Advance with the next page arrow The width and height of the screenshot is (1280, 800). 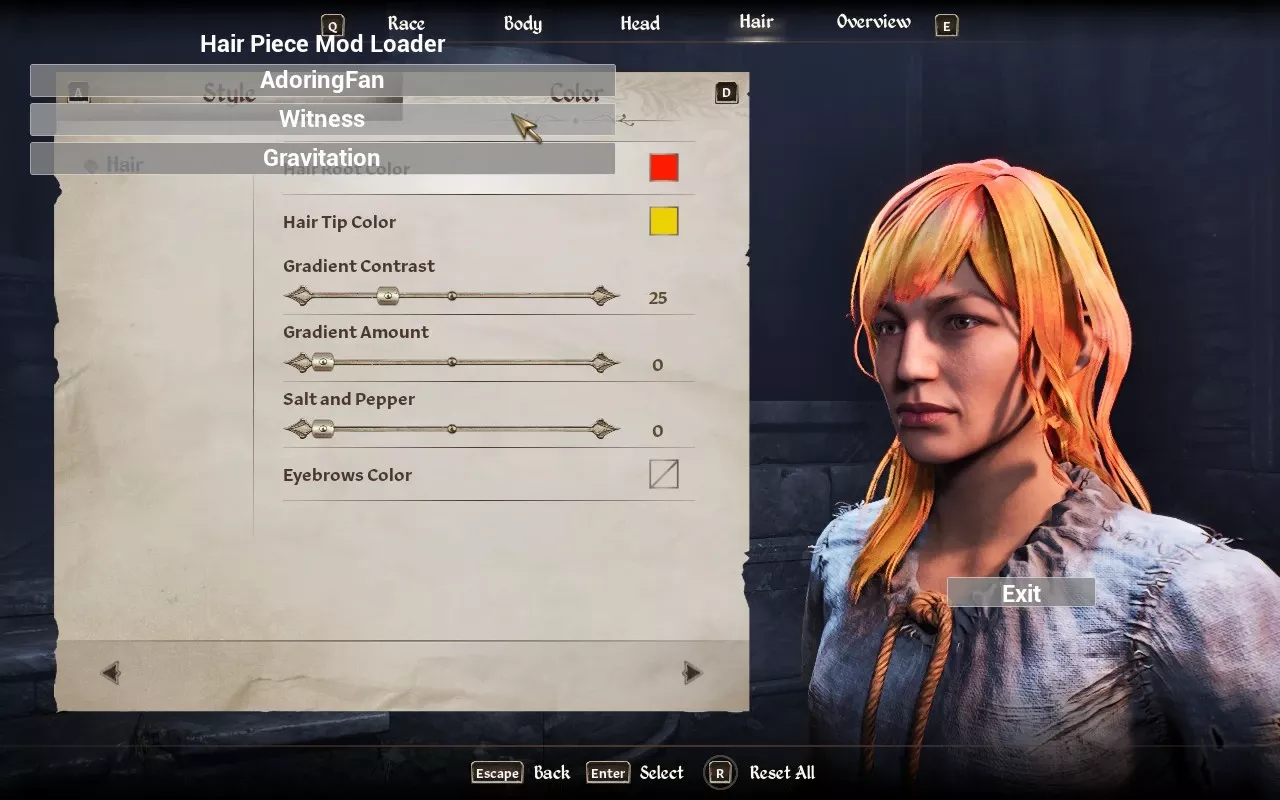[692, 673]
